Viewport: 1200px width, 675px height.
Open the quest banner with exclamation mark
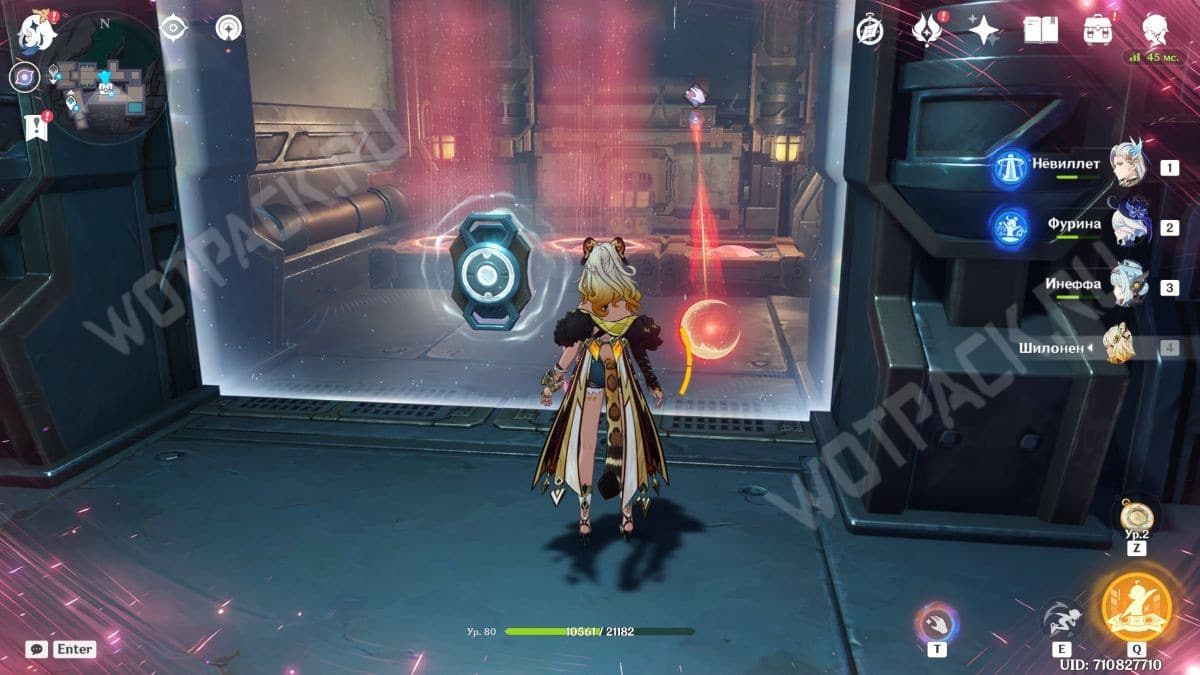pos(37,127)
